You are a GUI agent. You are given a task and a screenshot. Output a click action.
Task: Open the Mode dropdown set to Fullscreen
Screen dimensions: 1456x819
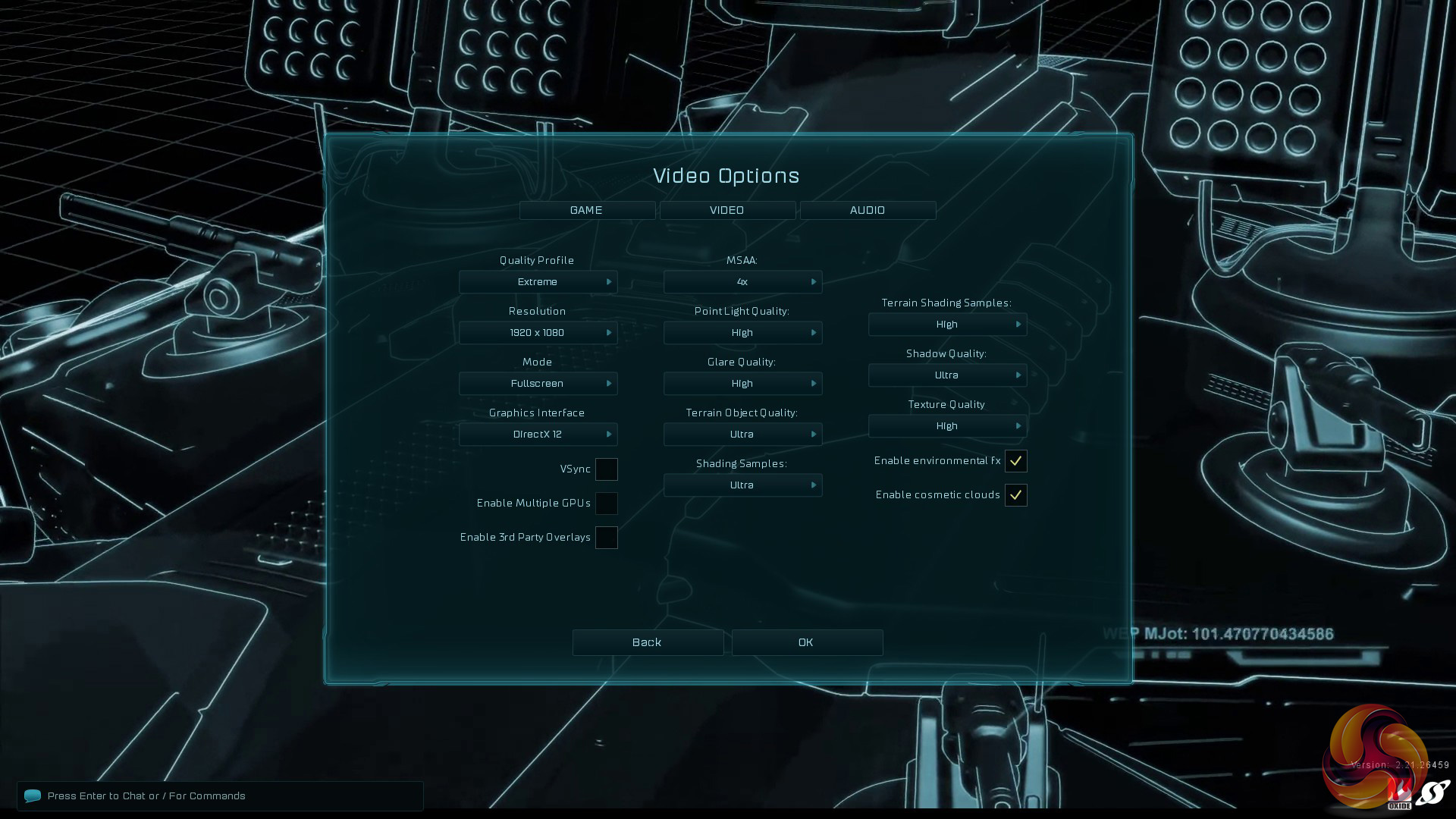[x=538, y=384]
